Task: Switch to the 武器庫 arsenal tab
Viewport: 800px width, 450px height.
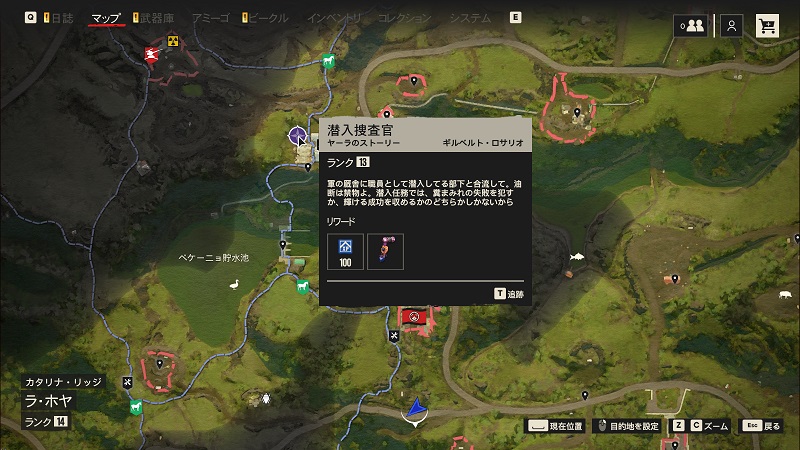Action: [x=155, y=18]
